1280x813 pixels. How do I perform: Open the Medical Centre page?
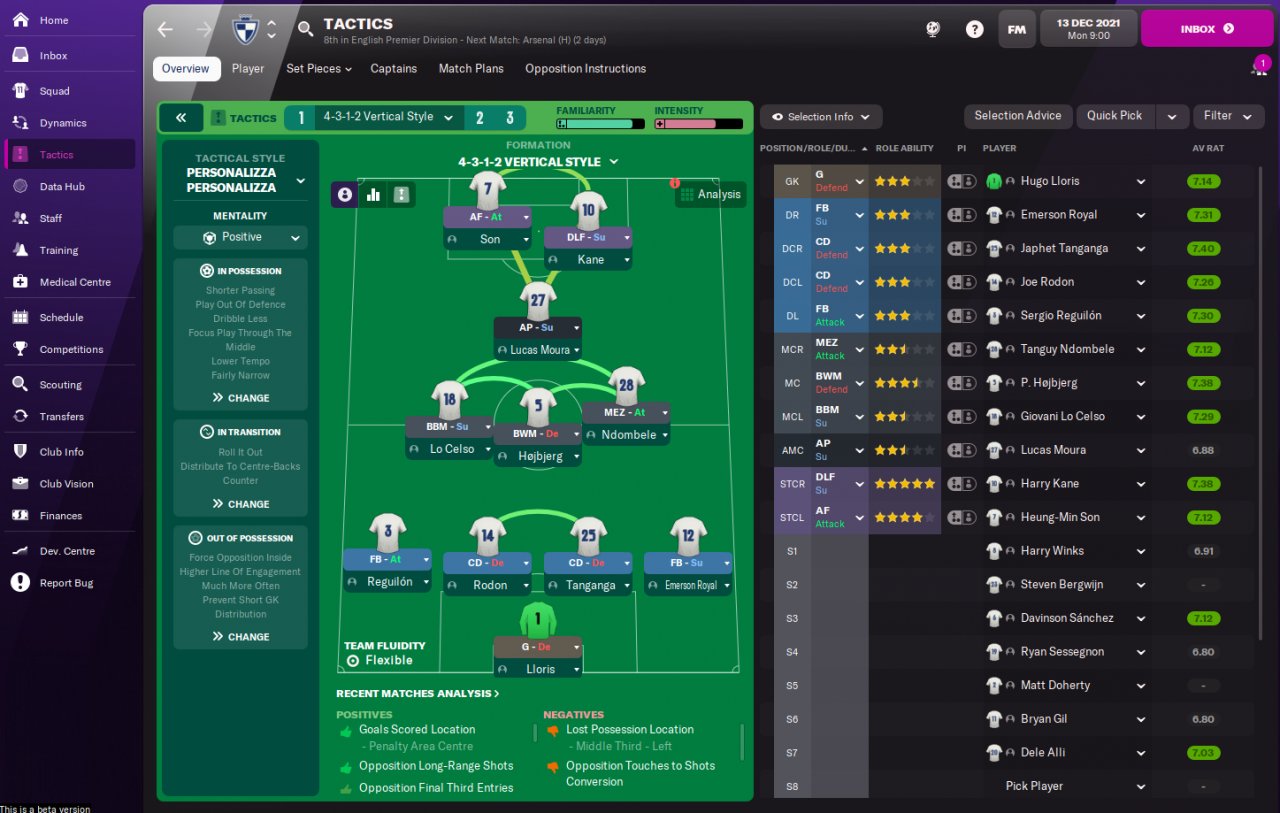coord(75,283)
